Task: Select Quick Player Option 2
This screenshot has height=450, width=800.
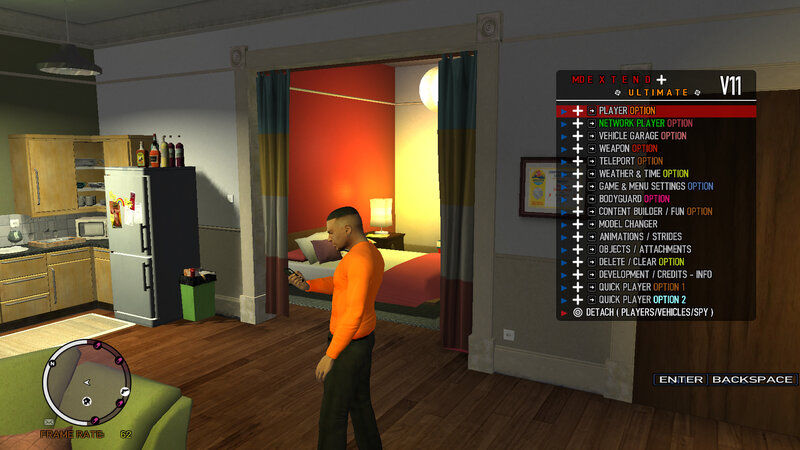Action: 642,300
